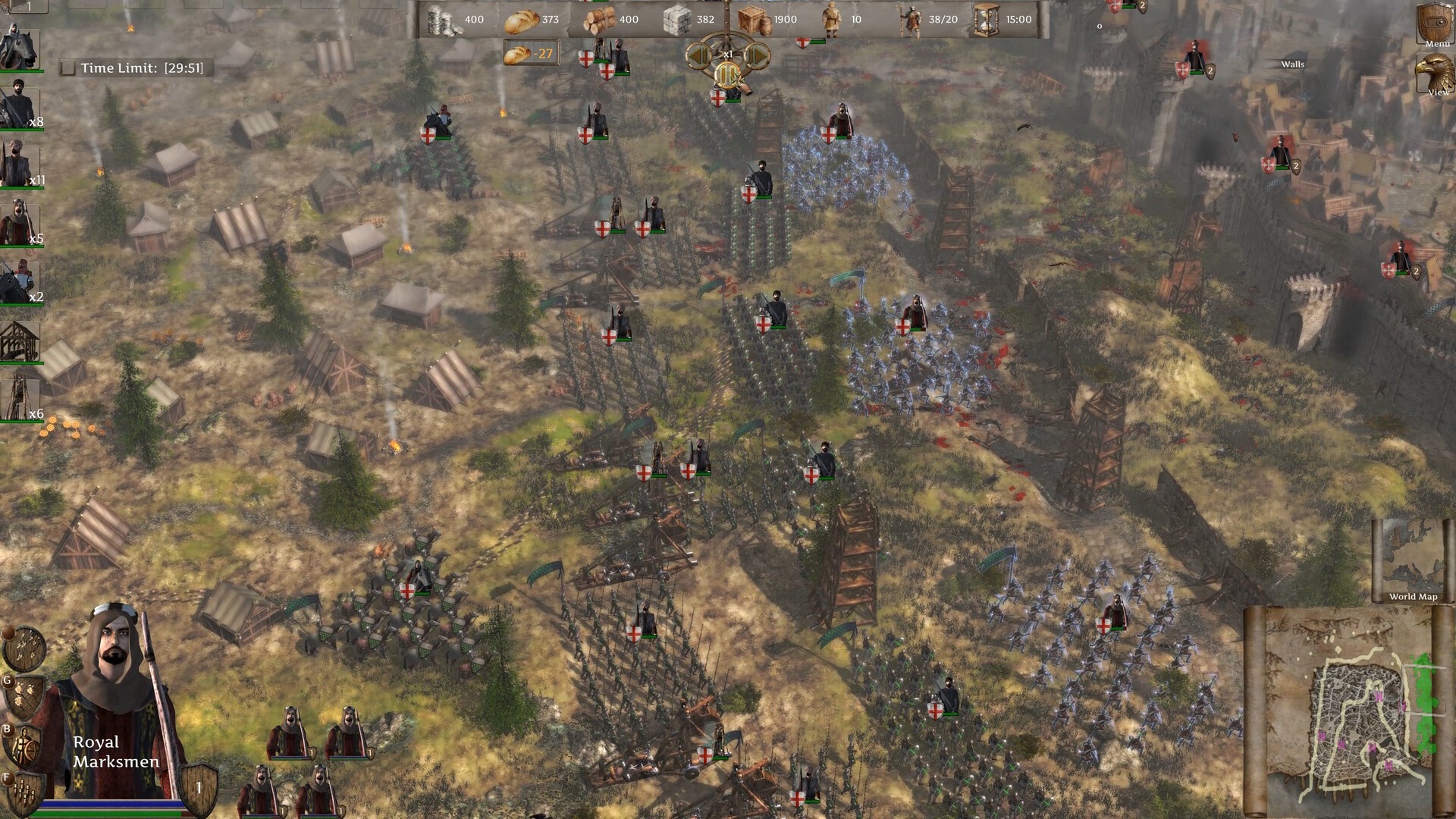The image size is (1456, 819).
Task: Select the x11 turbaned unit group
Action: pos(20,164)
